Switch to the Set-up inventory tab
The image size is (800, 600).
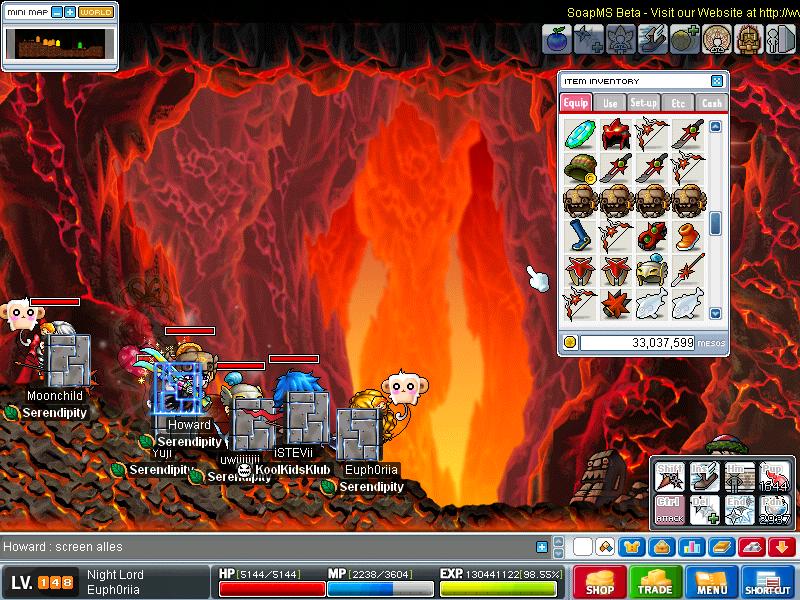coord(644,102)
